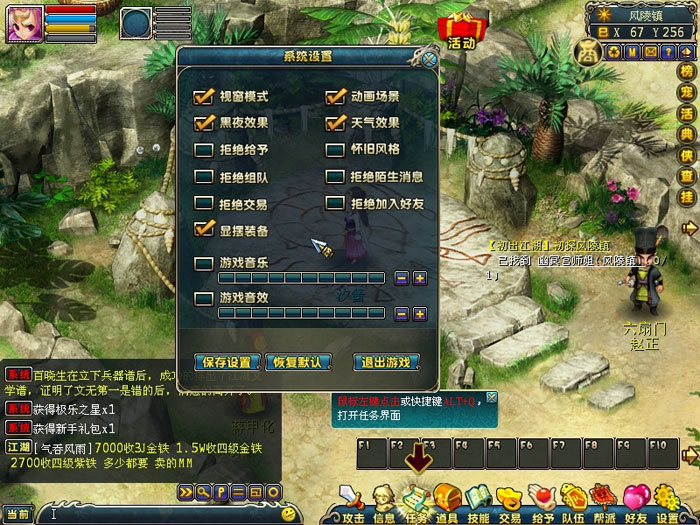The height and width of the screenshot is (525, 700).
Task: Dismiss the quest shortcut tooltip
Action: (491, 398)
